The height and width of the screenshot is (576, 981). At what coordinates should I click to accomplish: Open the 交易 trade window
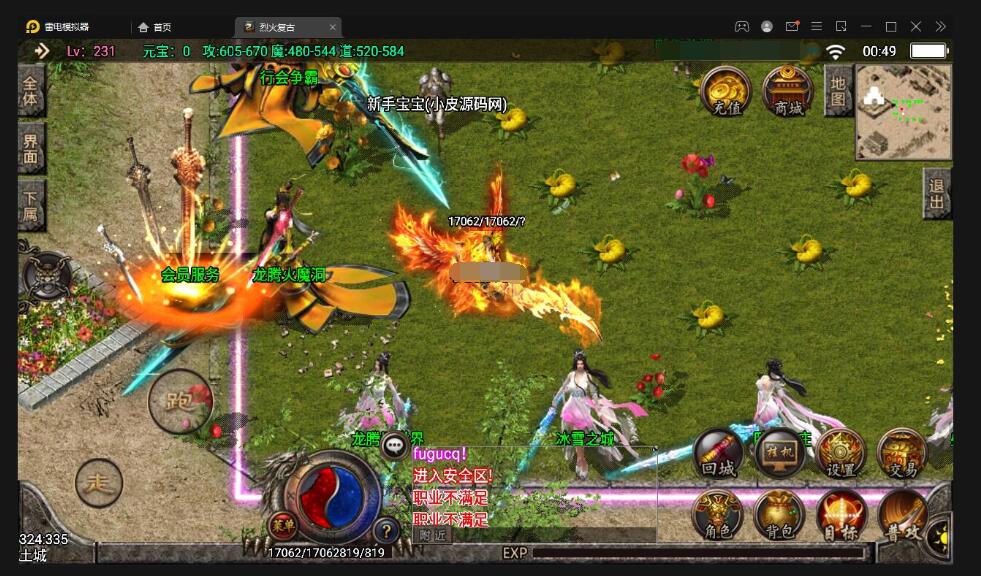(x=901, y=455)
